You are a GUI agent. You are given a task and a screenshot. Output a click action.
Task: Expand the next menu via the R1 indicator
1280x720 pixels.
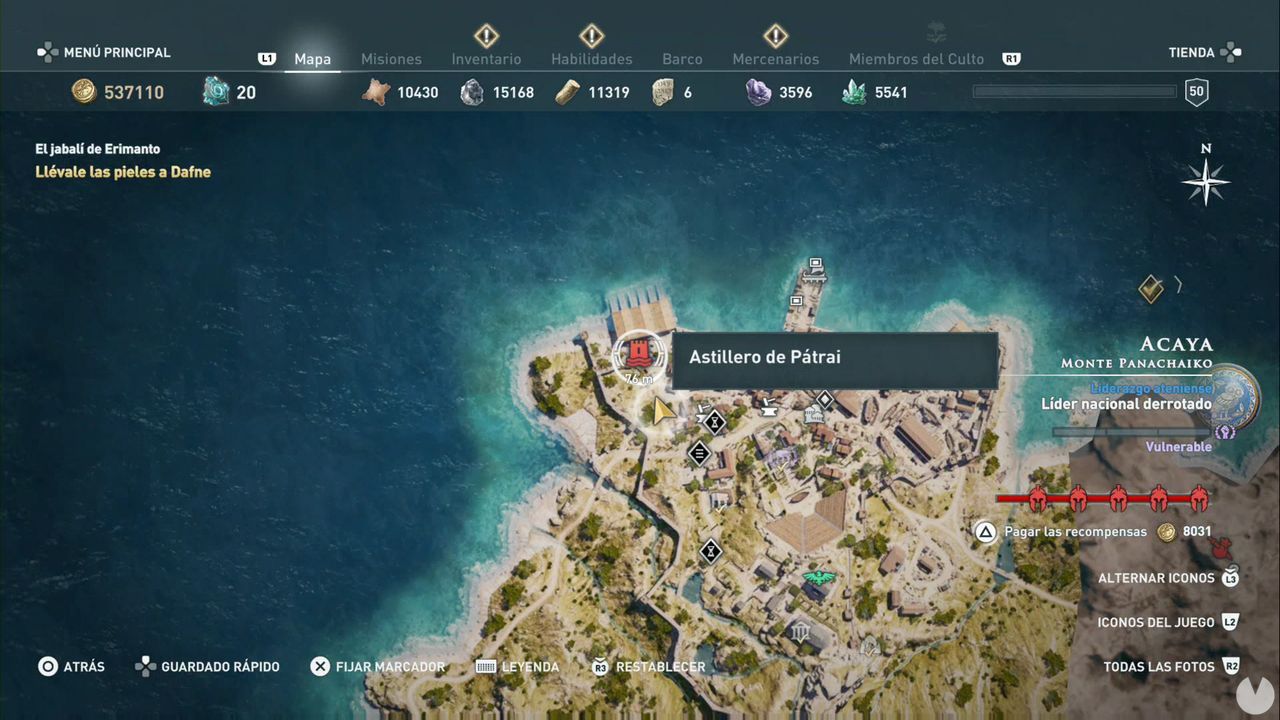[x=1011, y=58]
